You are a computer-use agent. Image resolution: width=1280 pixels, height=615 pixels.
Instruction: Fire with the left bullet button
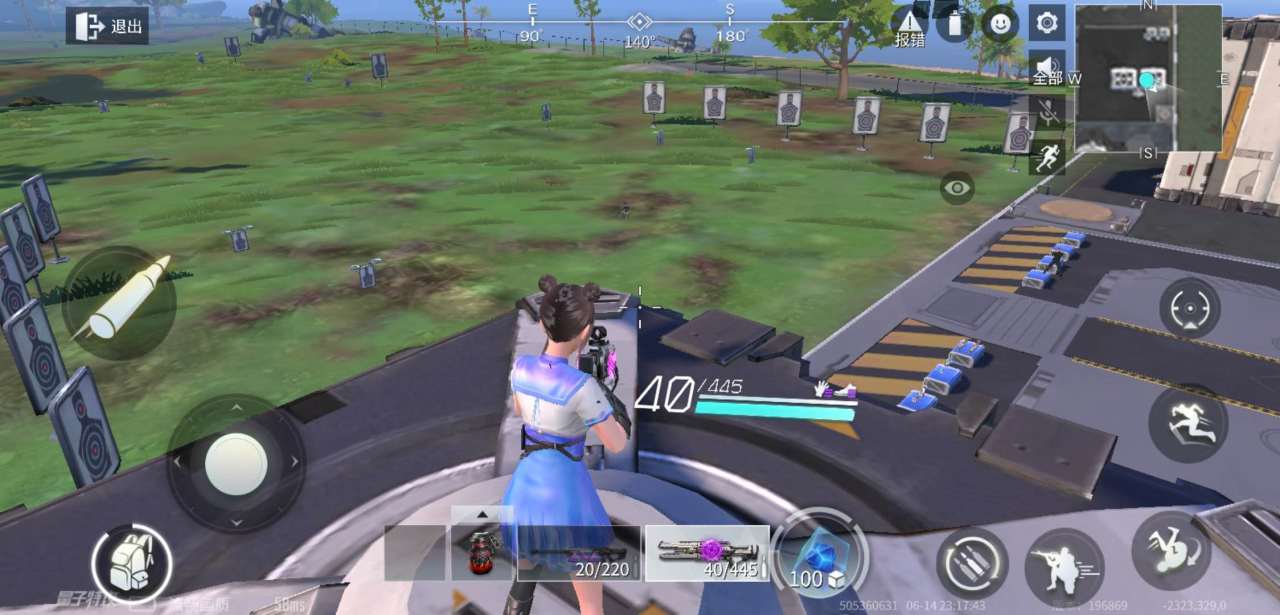click(x=119, y=302)
